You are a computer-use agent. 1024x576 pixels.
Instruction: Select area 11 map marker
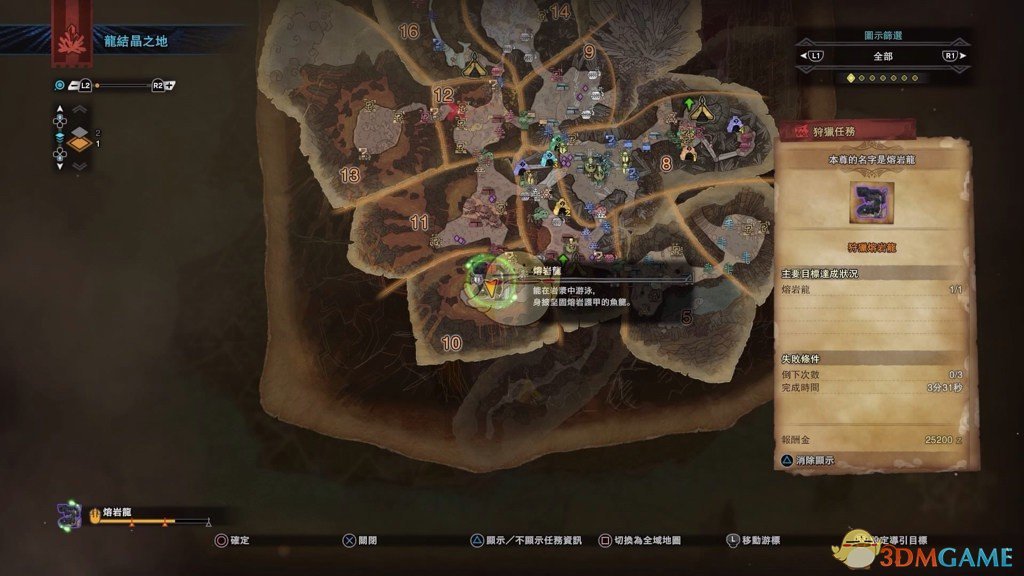pyautogui.click(x=420, y=222)
